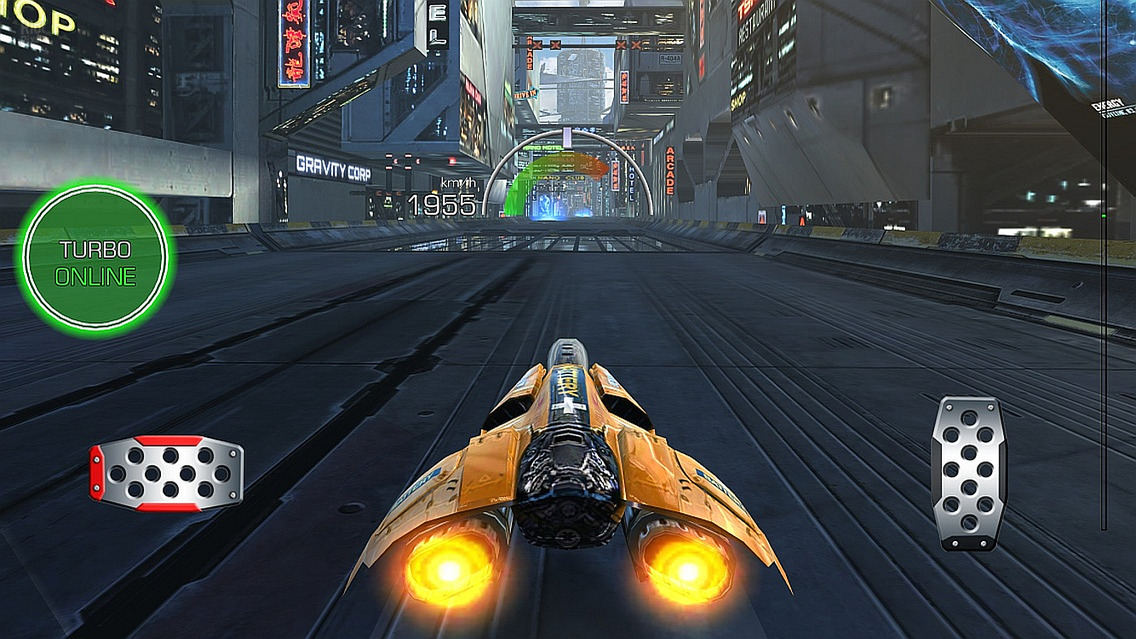Activate the green Turbo Online button
Screen dimensions: 1136x639
tap(95, 258)
